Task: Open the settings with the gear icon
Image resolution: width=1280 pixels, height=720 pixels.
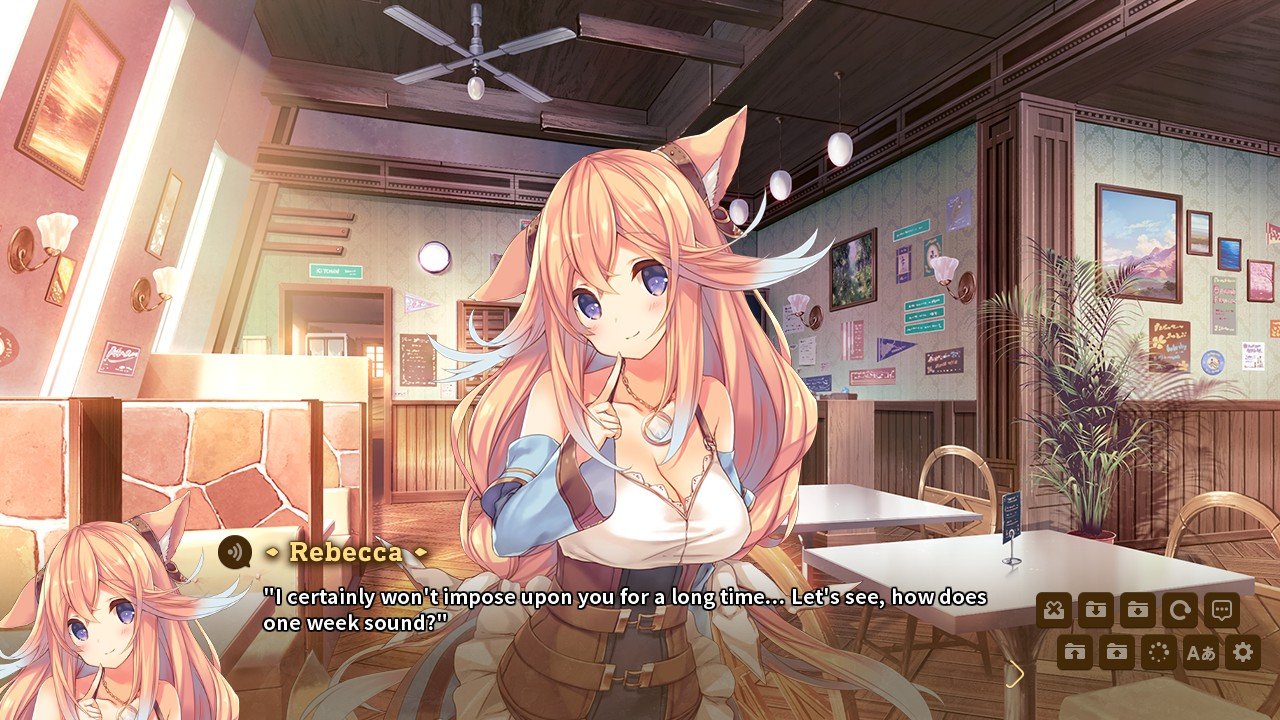Action: [1242, 652]
